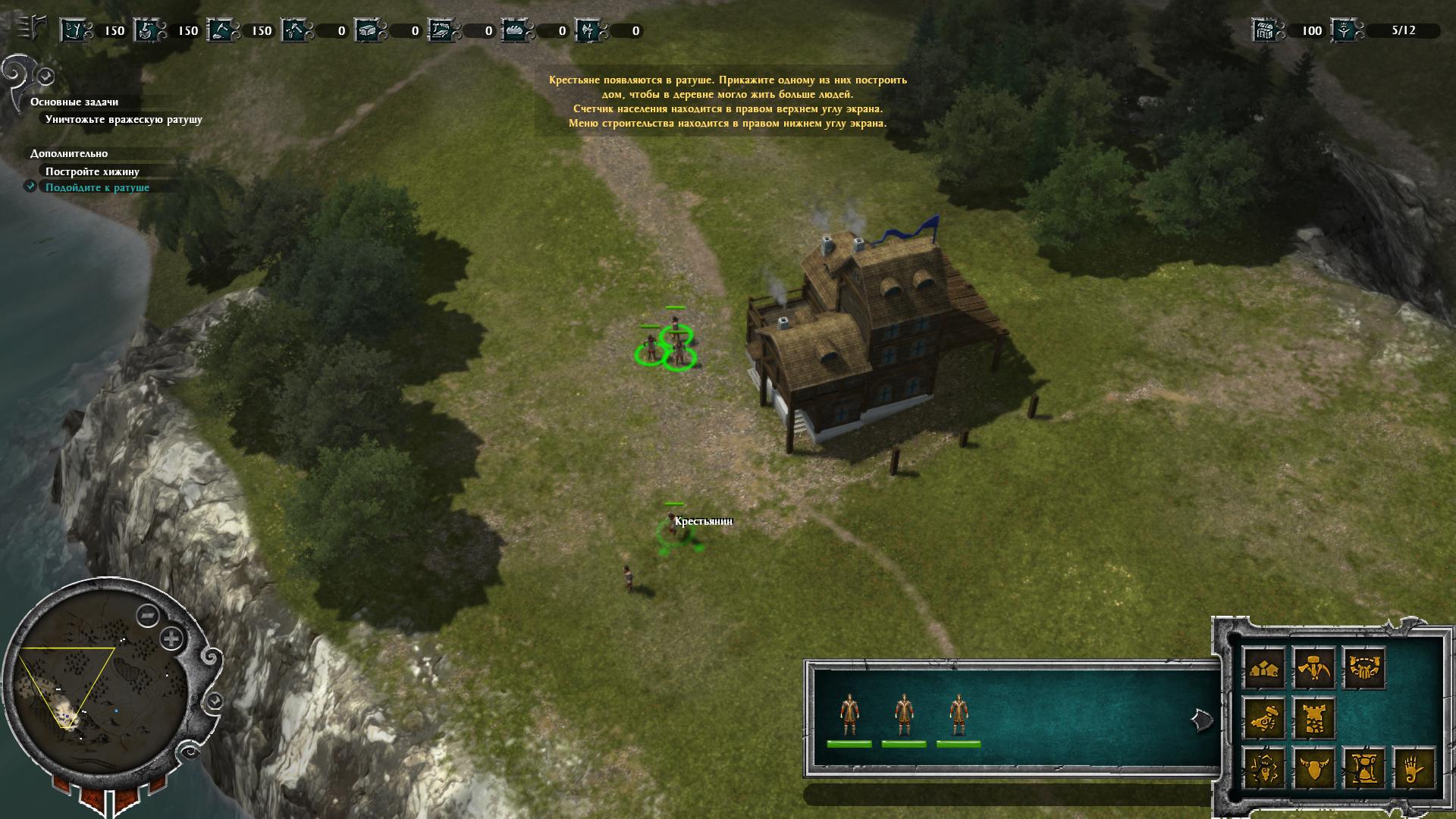Toggle the flag button atop the minimap
Image resolution: width=1456 pixels, height=819 pixels.
[147, 615]
